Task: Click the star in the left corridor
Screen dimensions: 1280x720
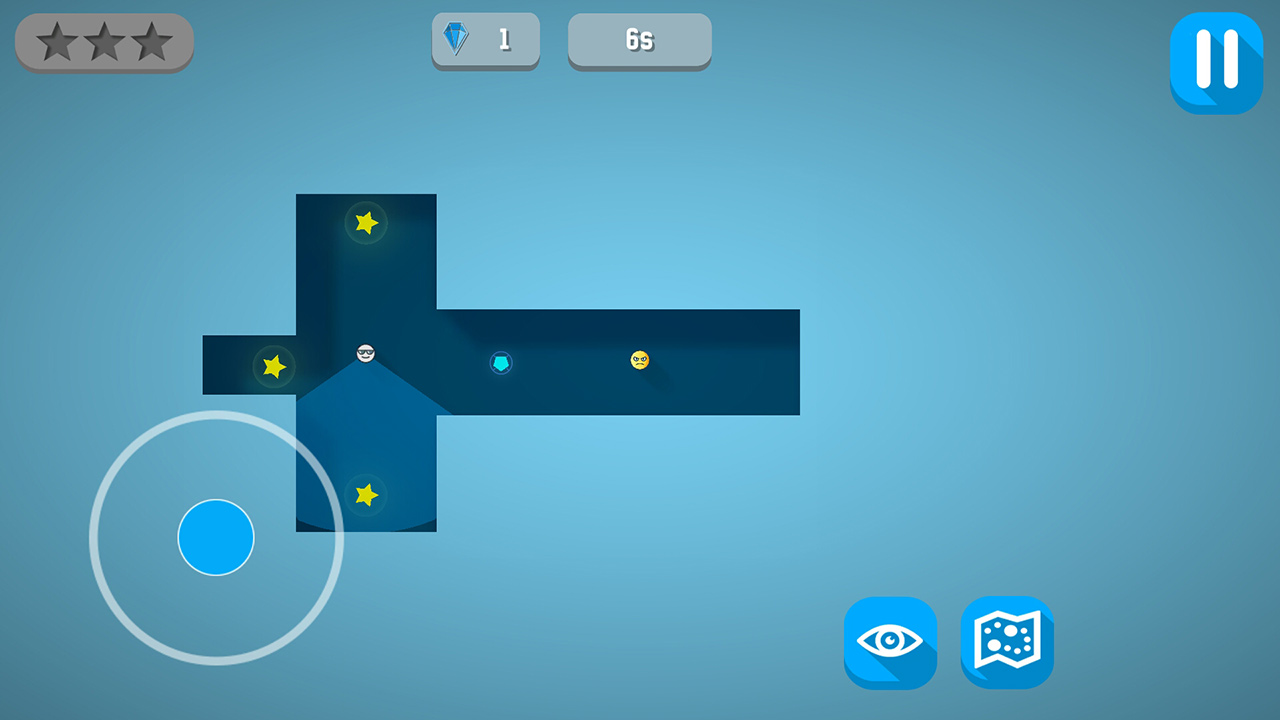Action: [x=272, y=367]
